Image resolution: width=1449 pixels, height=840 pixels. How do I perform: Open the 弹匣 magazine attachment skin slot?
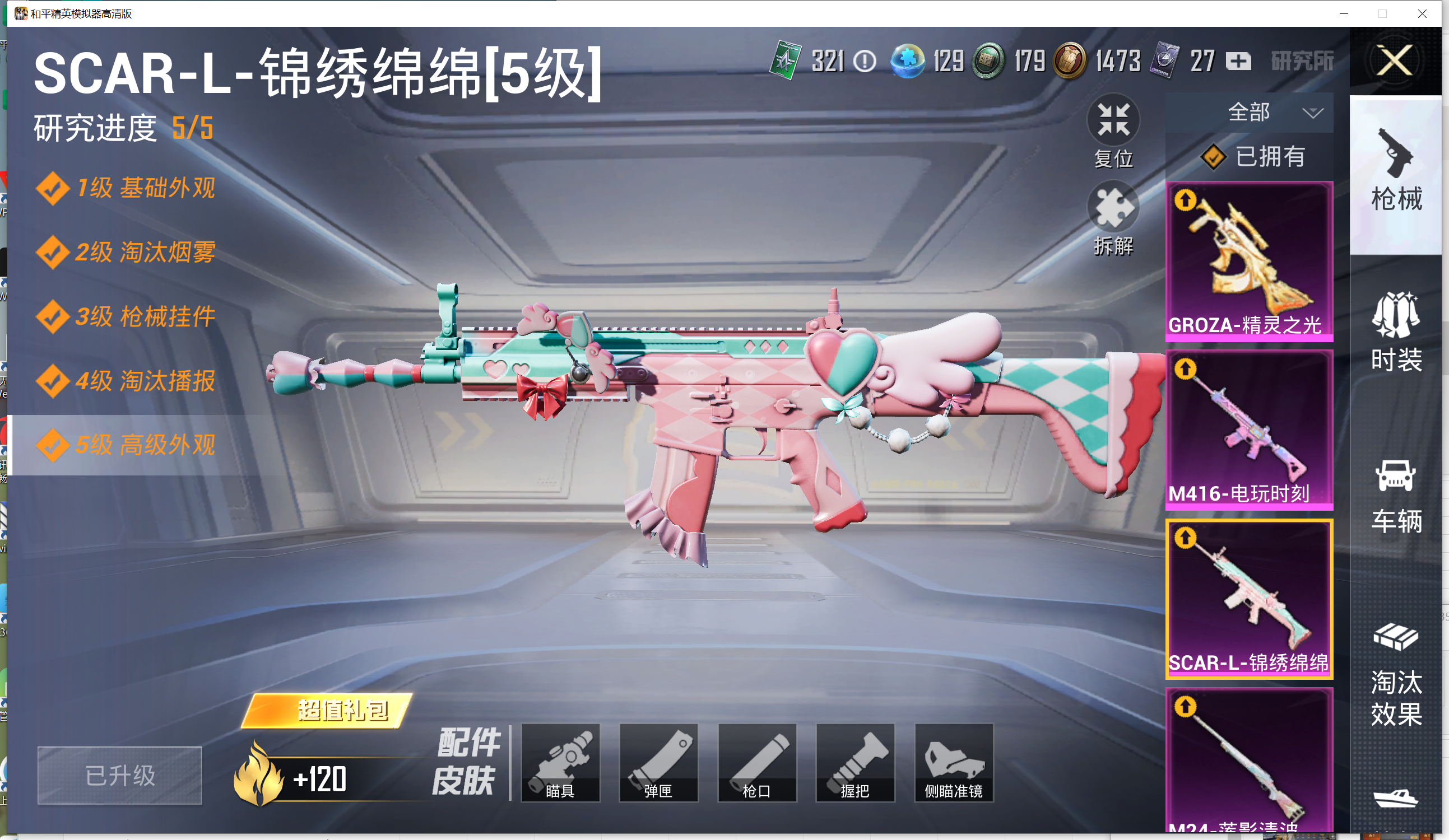(658, 763)
